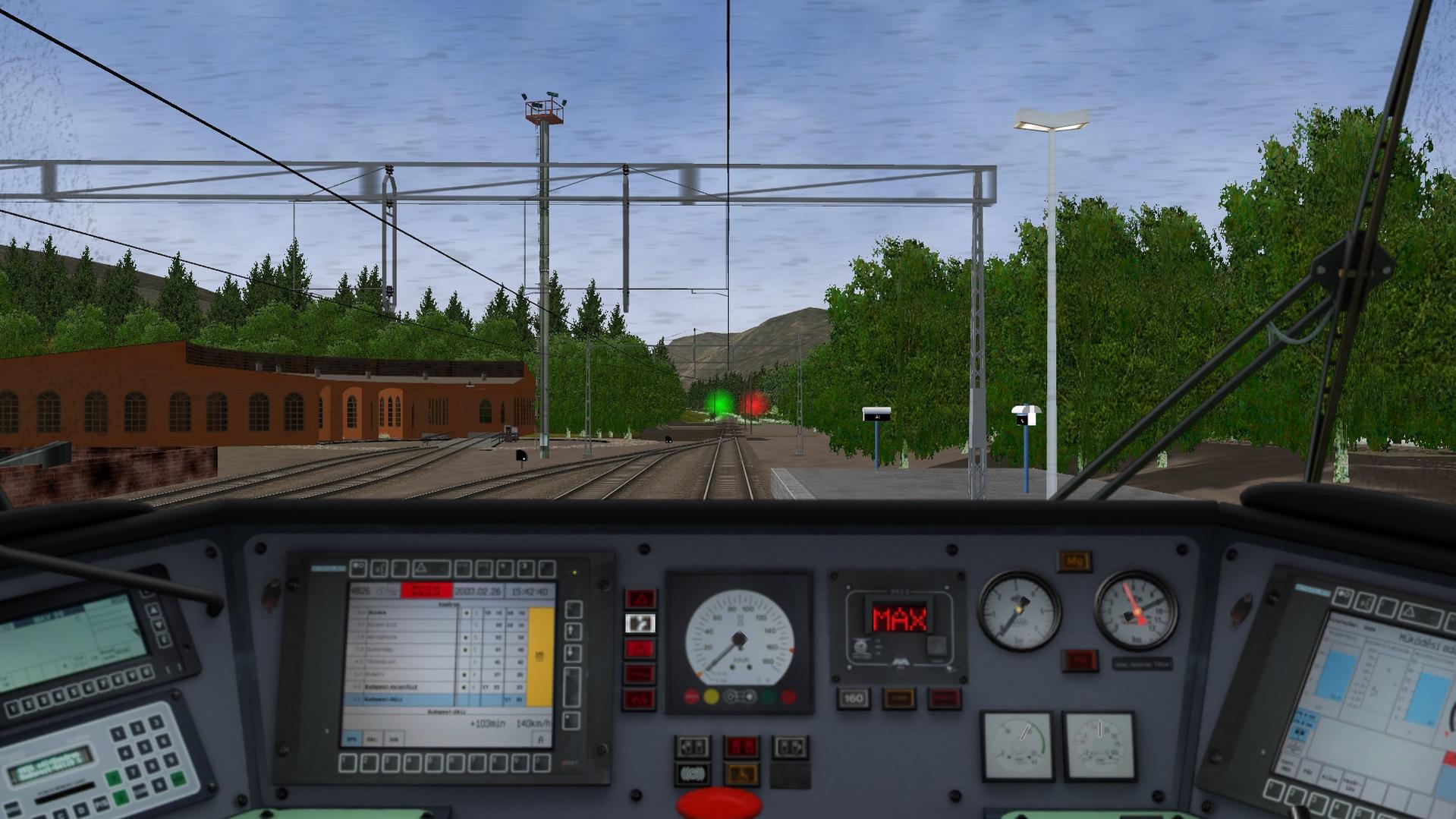
Task: Toggle the right door release button
Action: point(789,748)
